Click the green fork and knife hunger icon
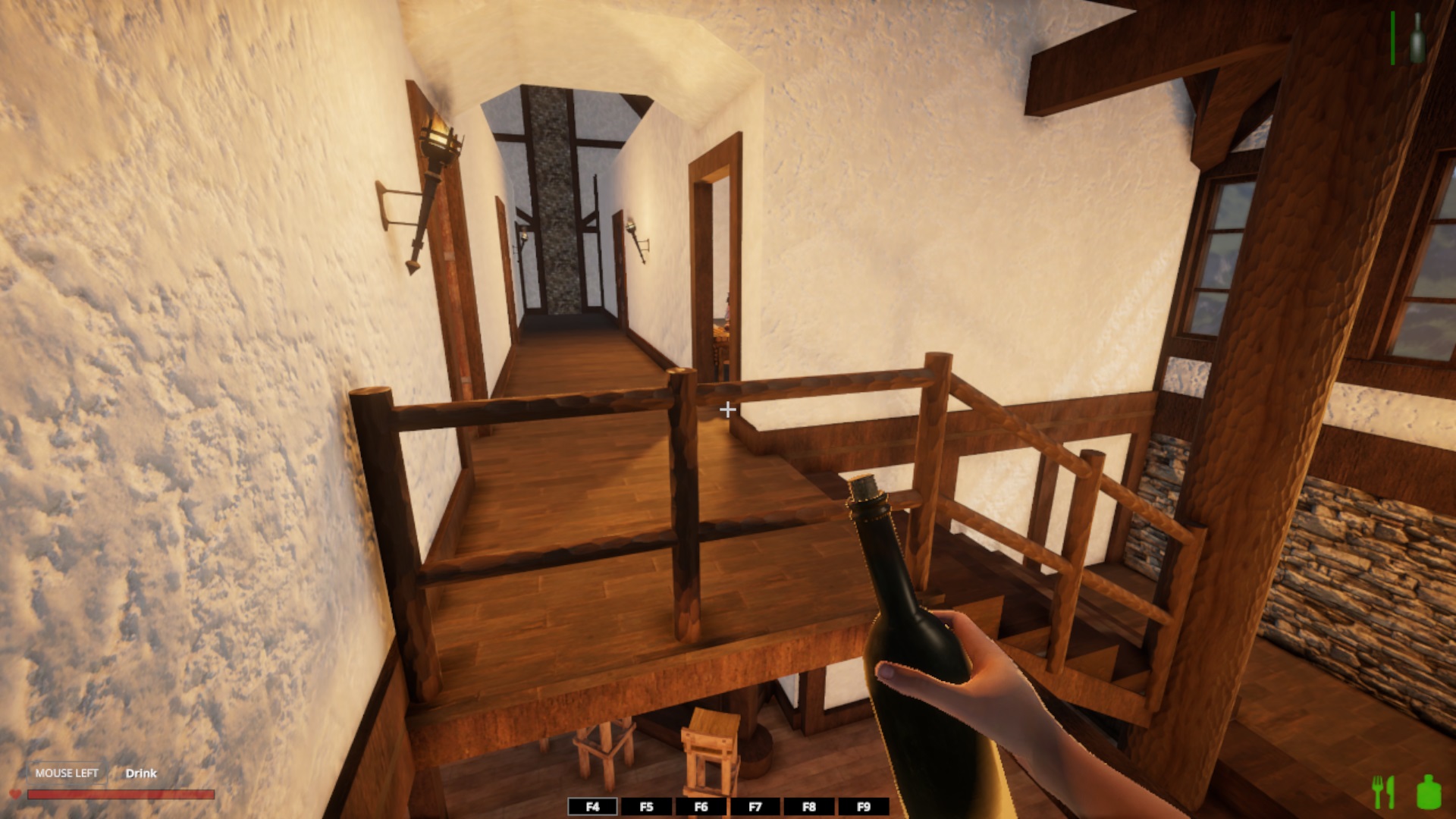The height and width of the screenshot is (819, 1456). tap(1384, 792)
